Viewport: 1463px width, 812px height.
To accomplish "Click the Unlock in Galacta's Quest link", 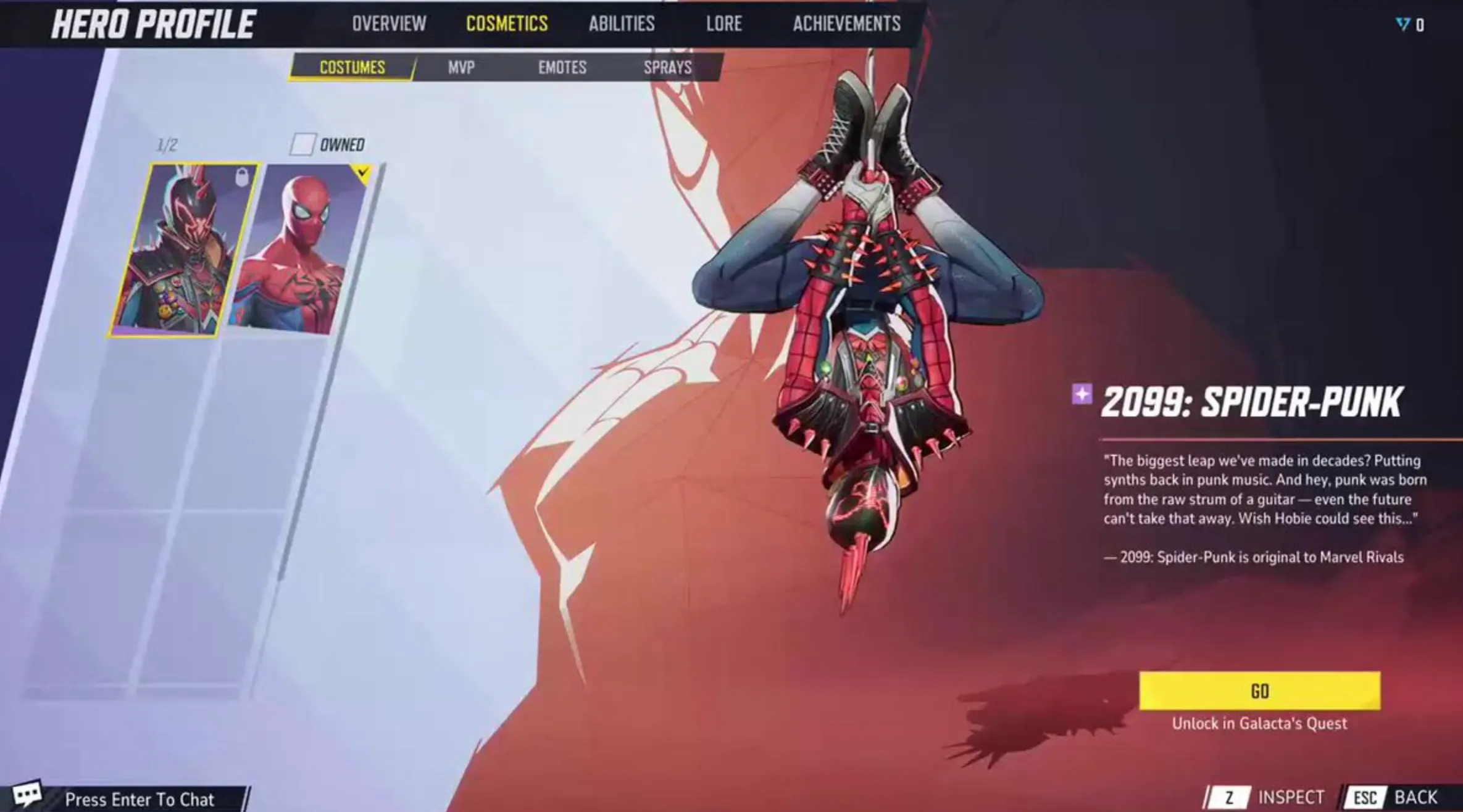I will [1259, 724].
